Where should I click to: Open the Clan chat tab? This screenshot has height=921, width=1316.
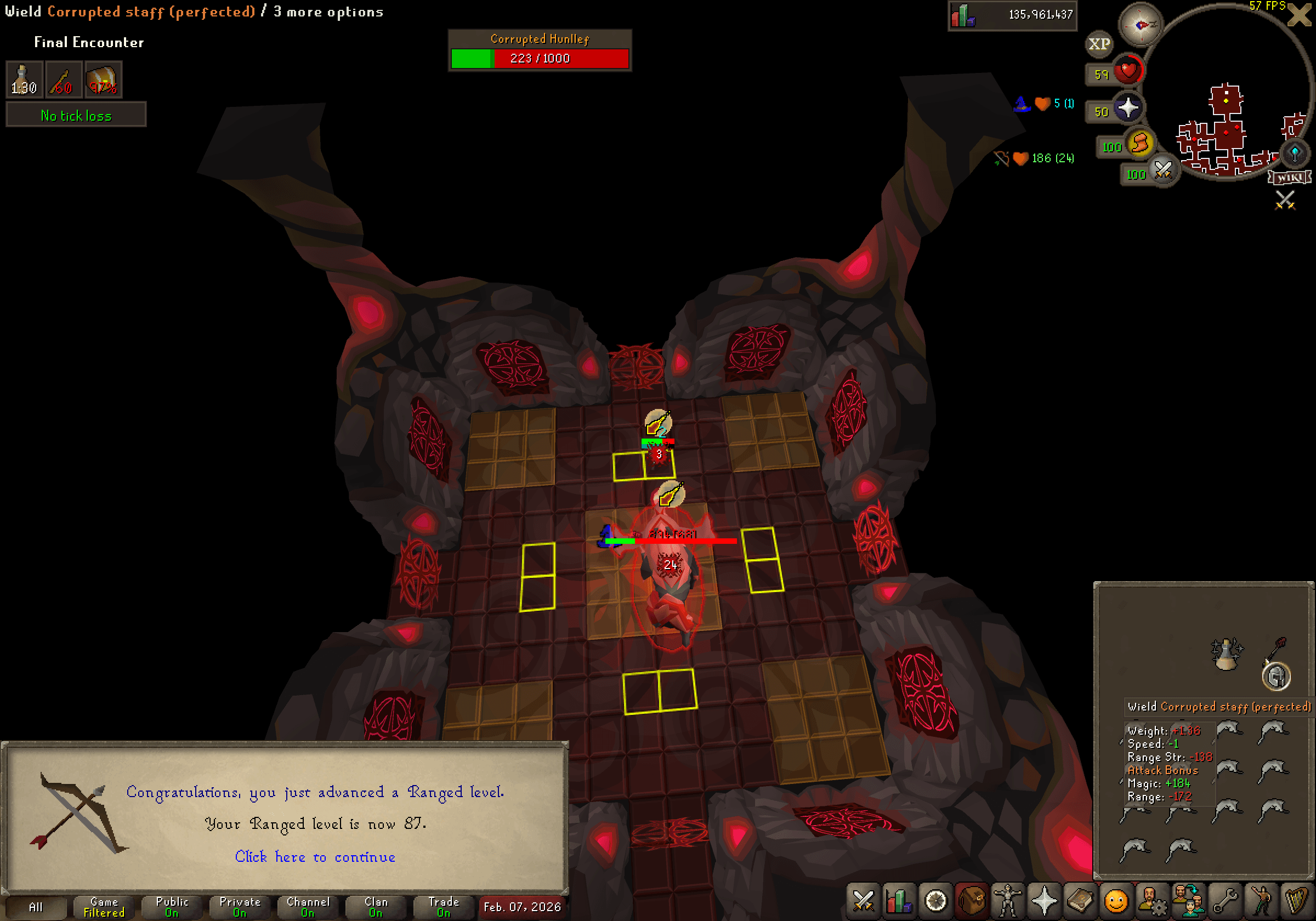[376, 907]
